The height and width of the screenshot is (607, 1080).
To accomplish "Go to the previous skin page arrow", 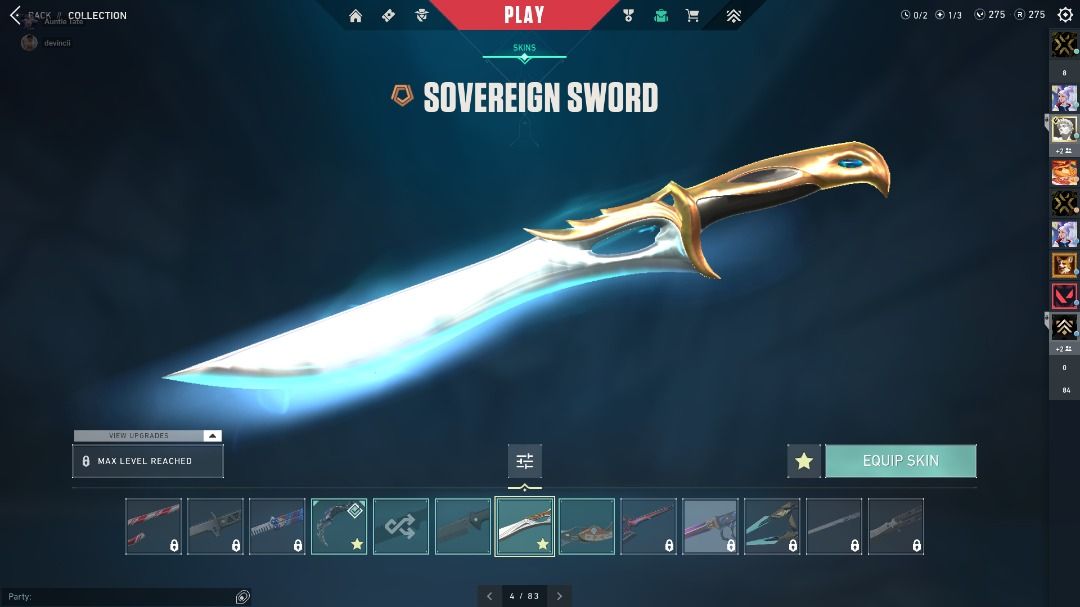I will pyautogui.click(x=489, y=596).
